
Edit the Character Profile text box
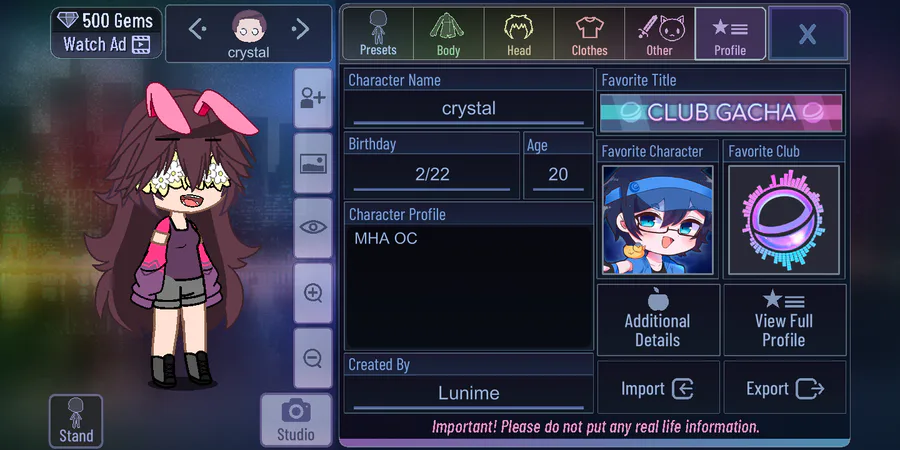(468, 285)
